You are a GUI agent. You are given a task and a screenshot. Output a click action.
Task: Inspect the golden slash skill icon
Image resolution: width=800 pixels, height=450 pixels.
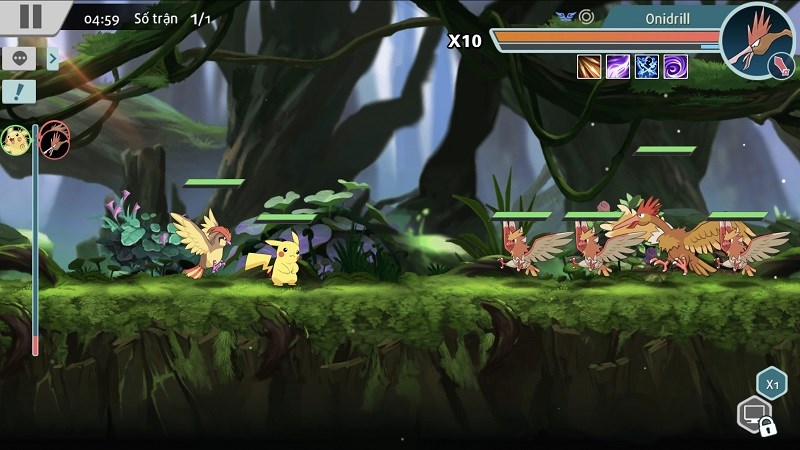(x=589, y=66)
